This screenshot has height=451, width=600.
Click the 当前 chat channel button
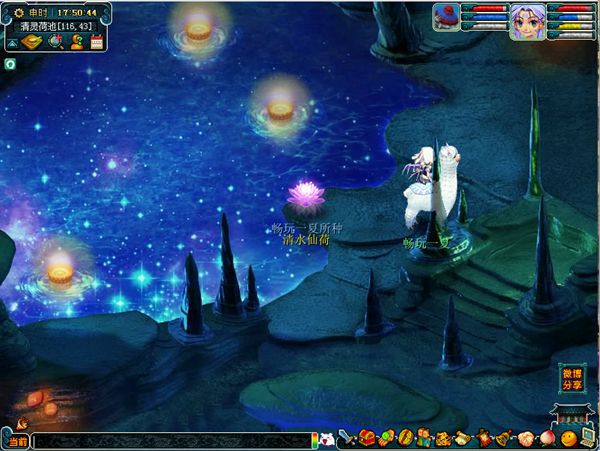coord(17,440)
